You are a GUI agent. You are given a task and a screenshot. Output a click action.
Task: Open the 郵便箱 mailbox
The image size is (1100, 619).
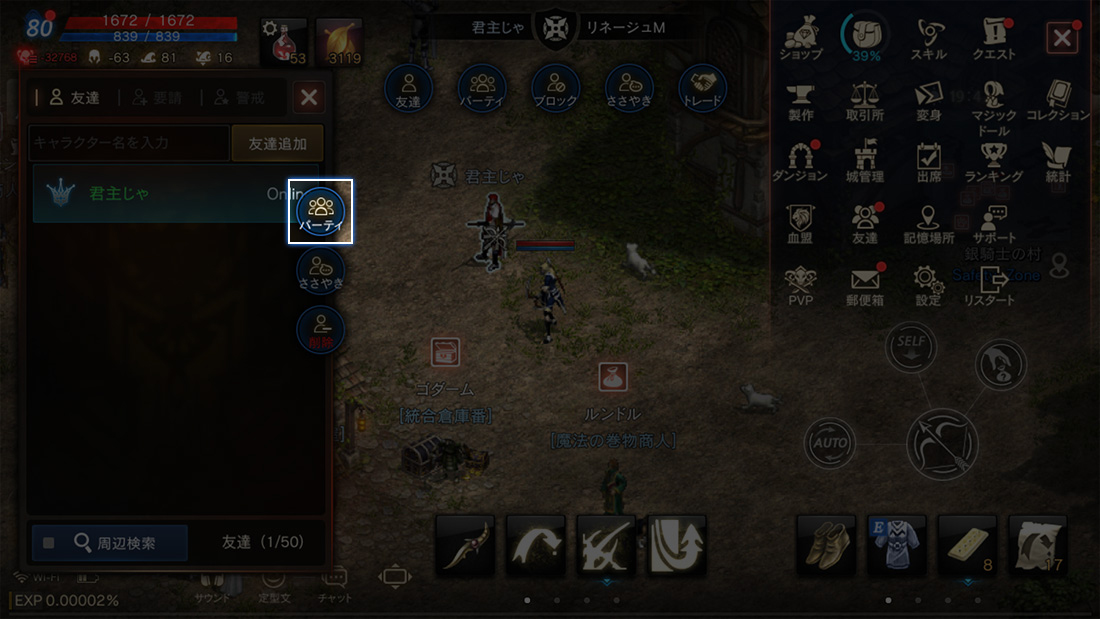(x=864, y=285)
